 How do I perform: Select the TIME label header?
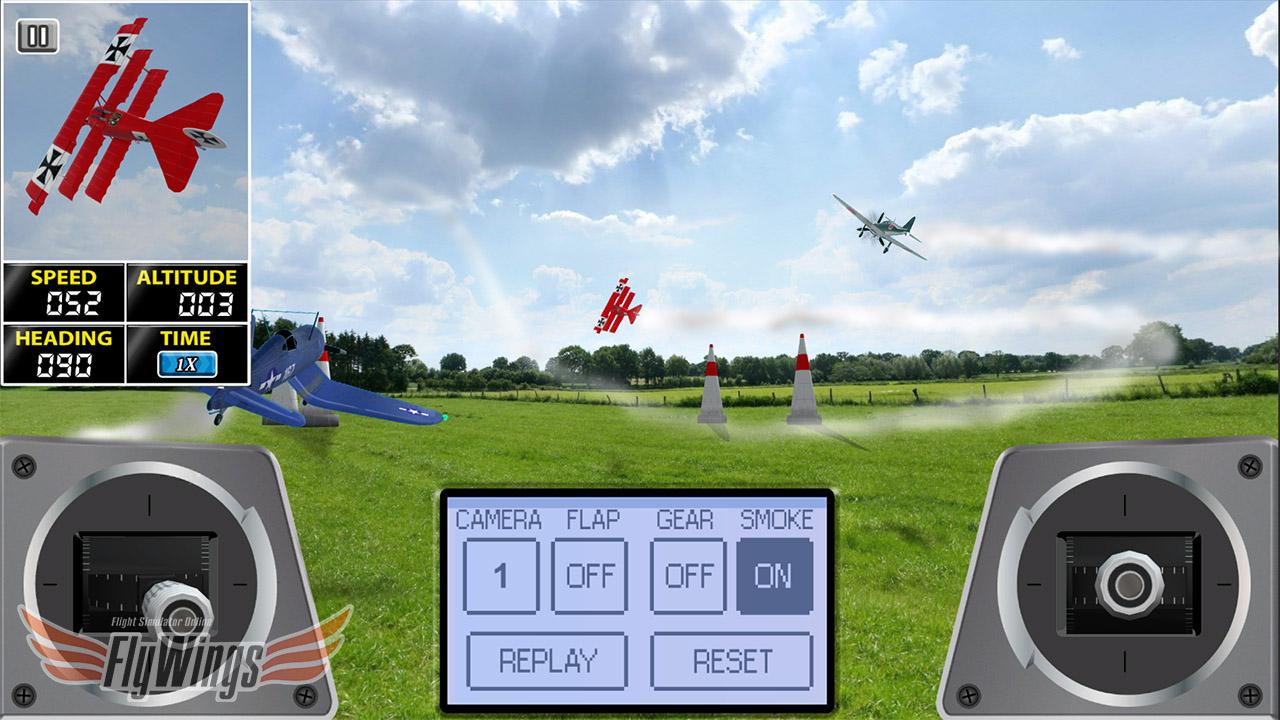click(188, 340)
